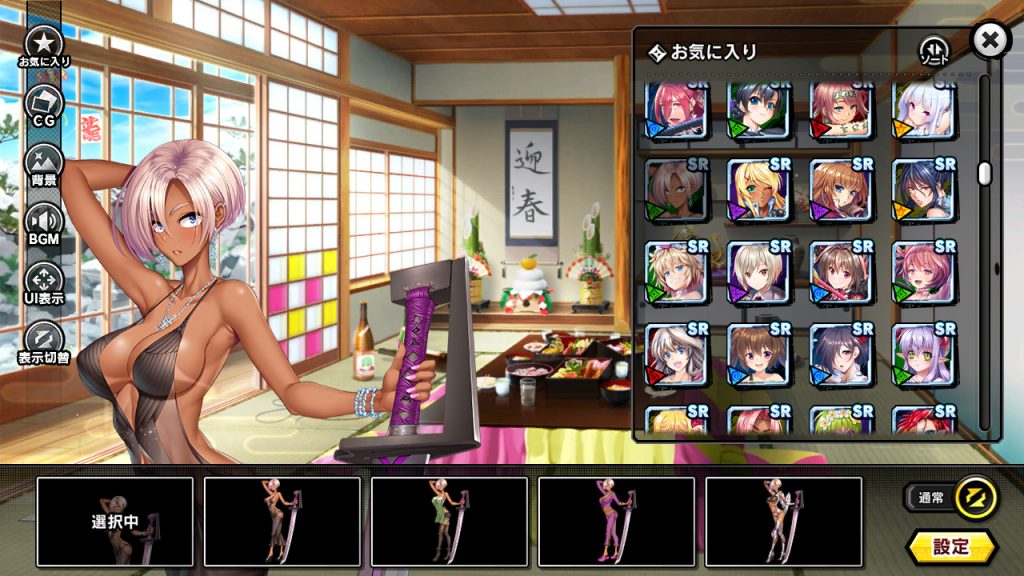Click the favorites list scrollbar handle
This screenshot has height=576, width=1024.
(984, 173)
